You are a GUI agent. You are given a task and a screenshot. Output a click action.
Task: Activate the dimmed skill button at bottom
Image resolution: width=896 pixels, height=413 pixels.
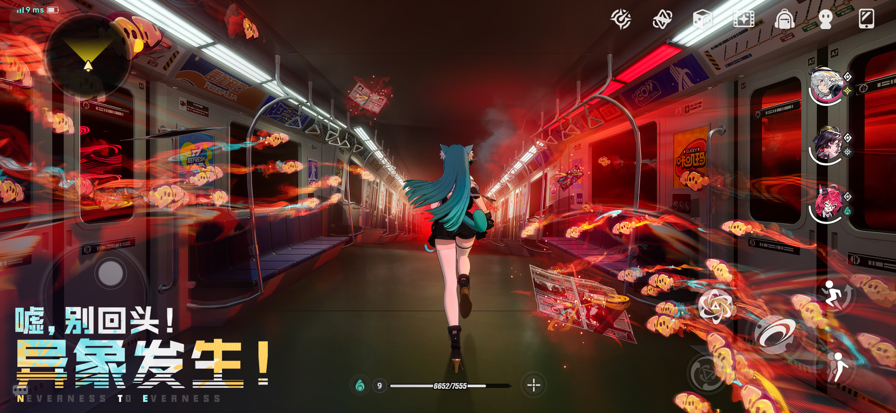707,373
